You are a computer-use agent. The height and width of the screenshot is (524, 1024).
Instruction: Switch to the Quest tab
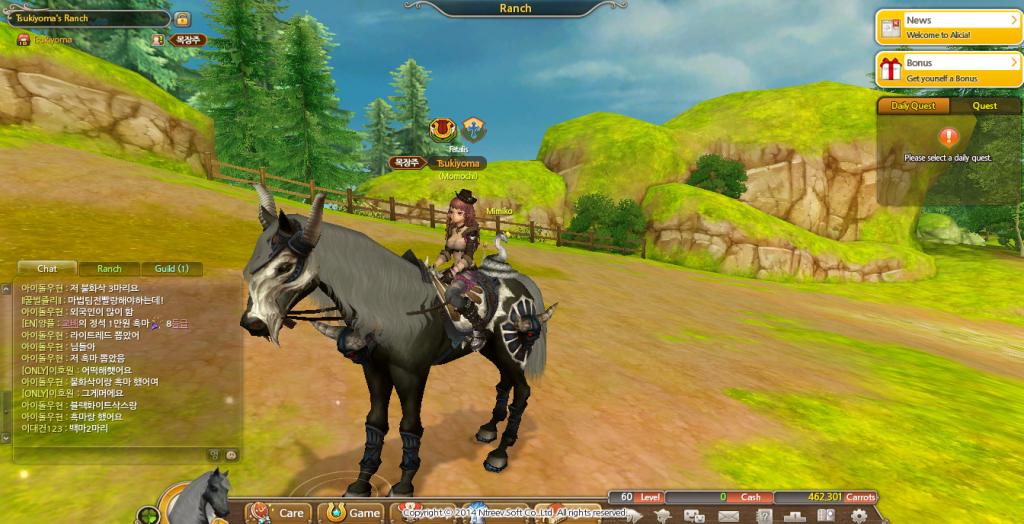coord(984,105)
